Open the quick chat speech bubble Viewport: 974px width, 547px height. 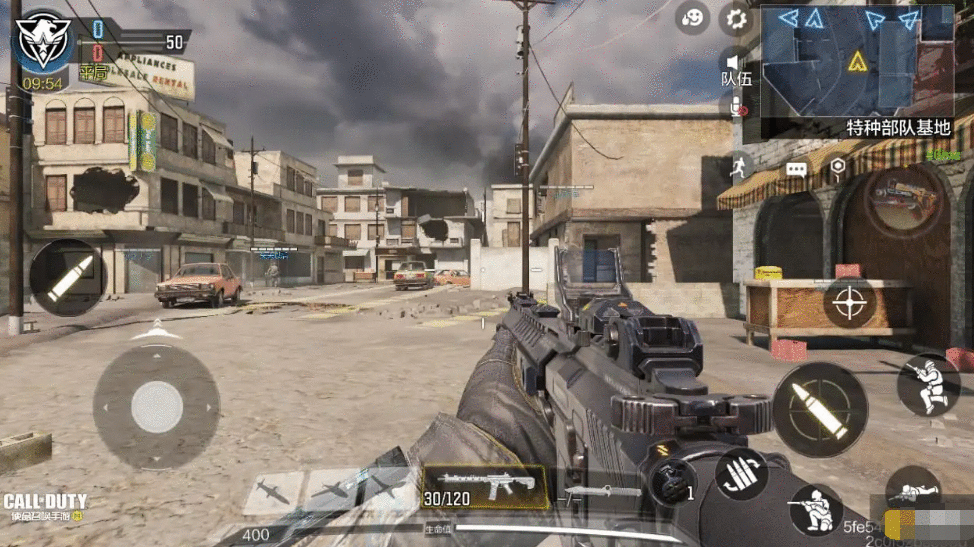click(x=796, y=170)
